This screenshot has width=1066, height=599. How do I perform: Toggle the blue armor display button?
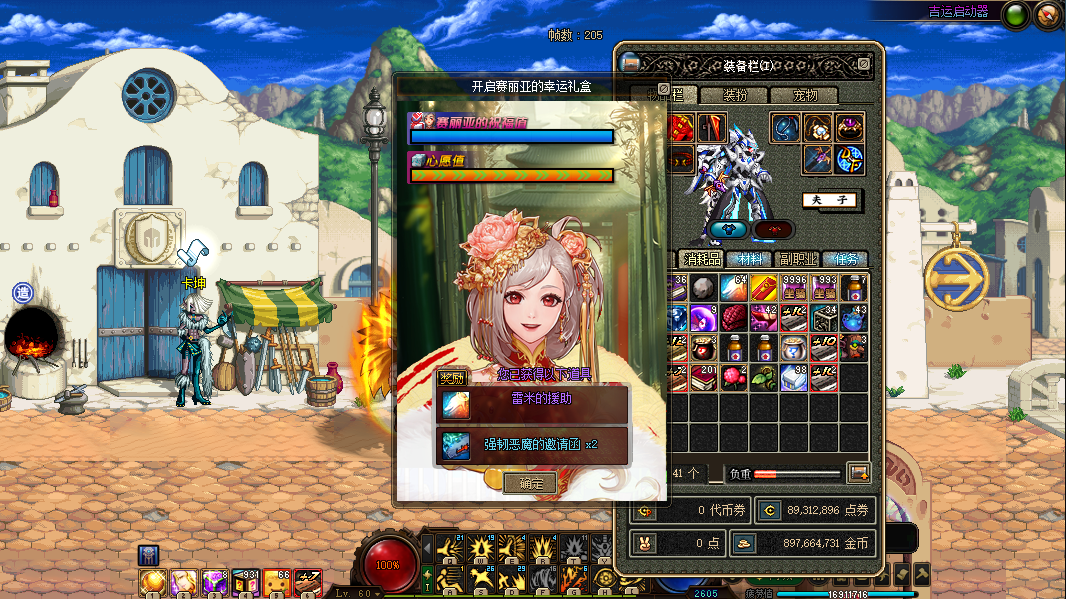tap(729, 229)
